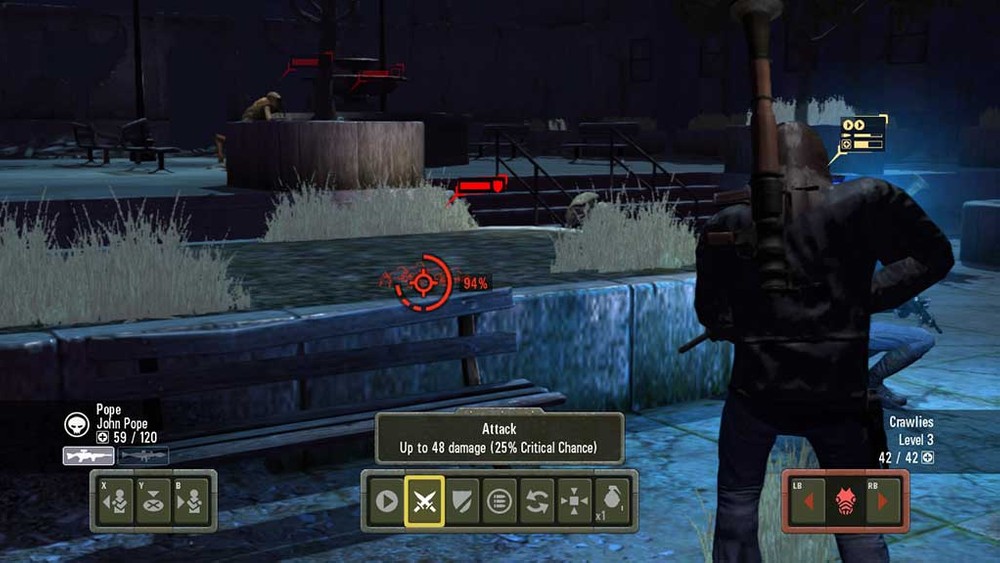Screen dimensions: 1000x563
Task: Switch to next squad member button
Action: (190, 501)
